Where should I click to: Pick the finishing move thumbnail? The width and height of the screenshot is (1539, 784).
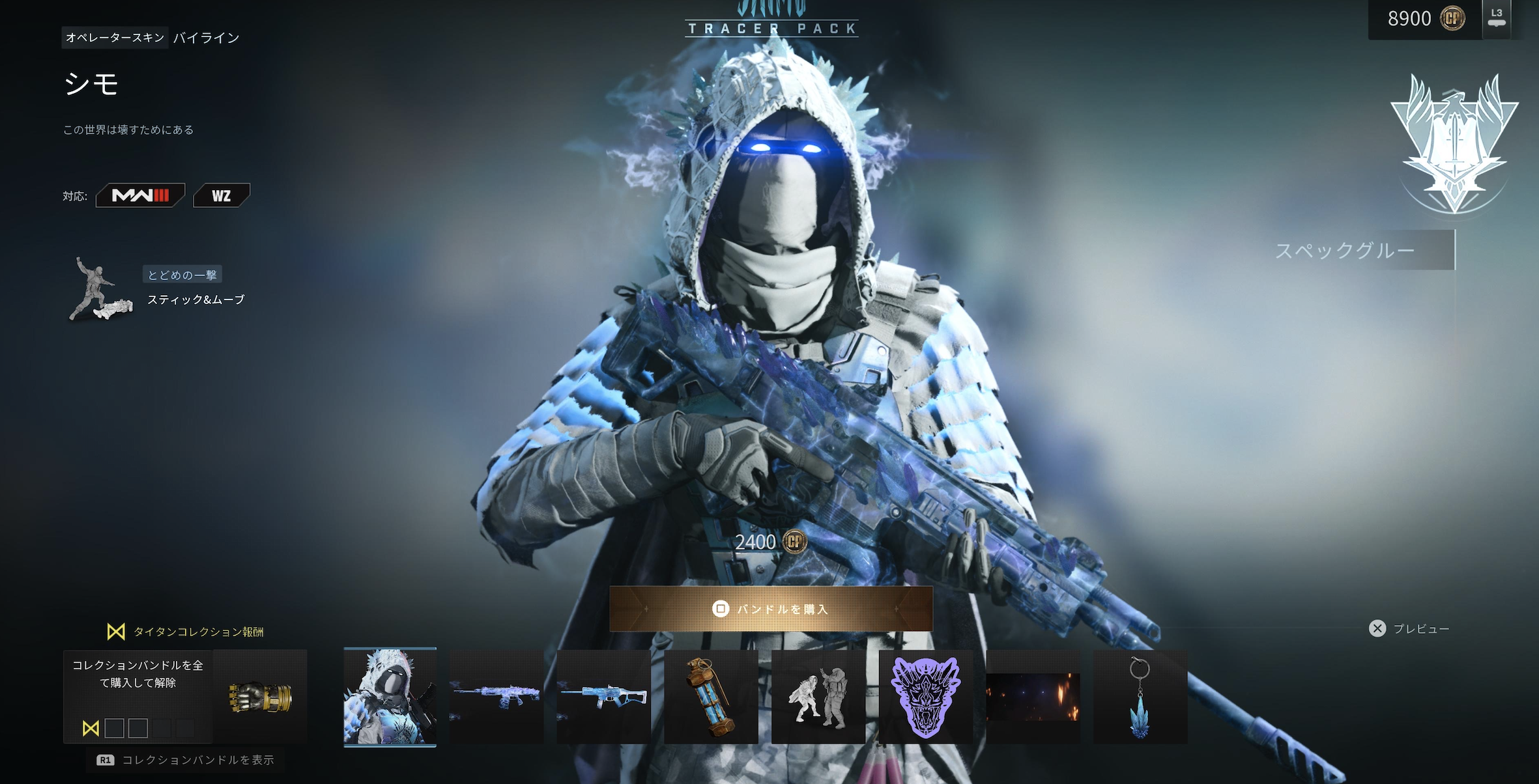coord(818,696)
